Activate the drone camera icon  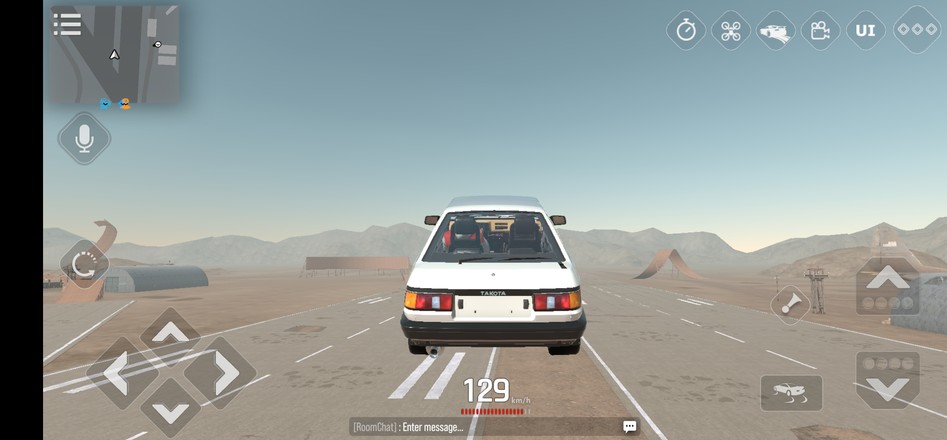tap(731, 31)
